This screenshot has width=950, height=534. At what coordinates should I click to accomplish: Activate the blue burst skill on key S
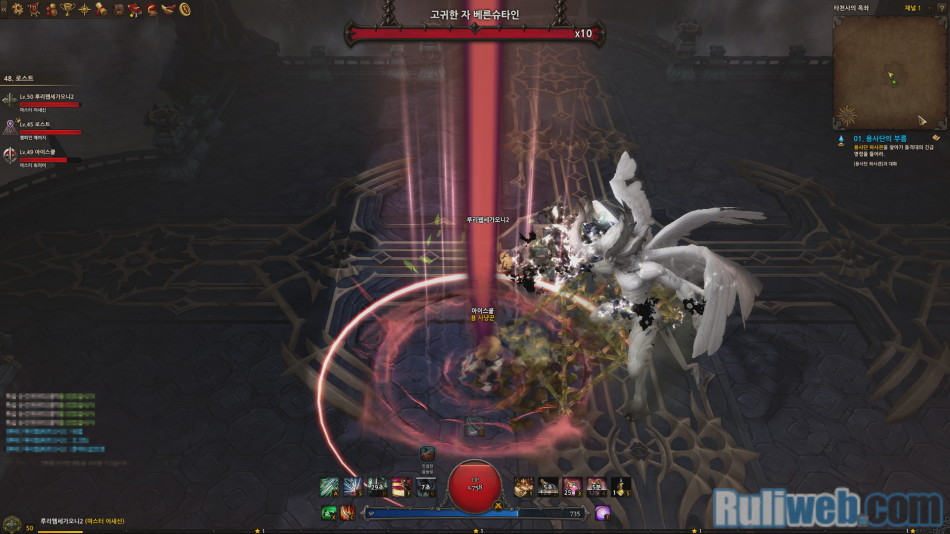tap(352, 487)
